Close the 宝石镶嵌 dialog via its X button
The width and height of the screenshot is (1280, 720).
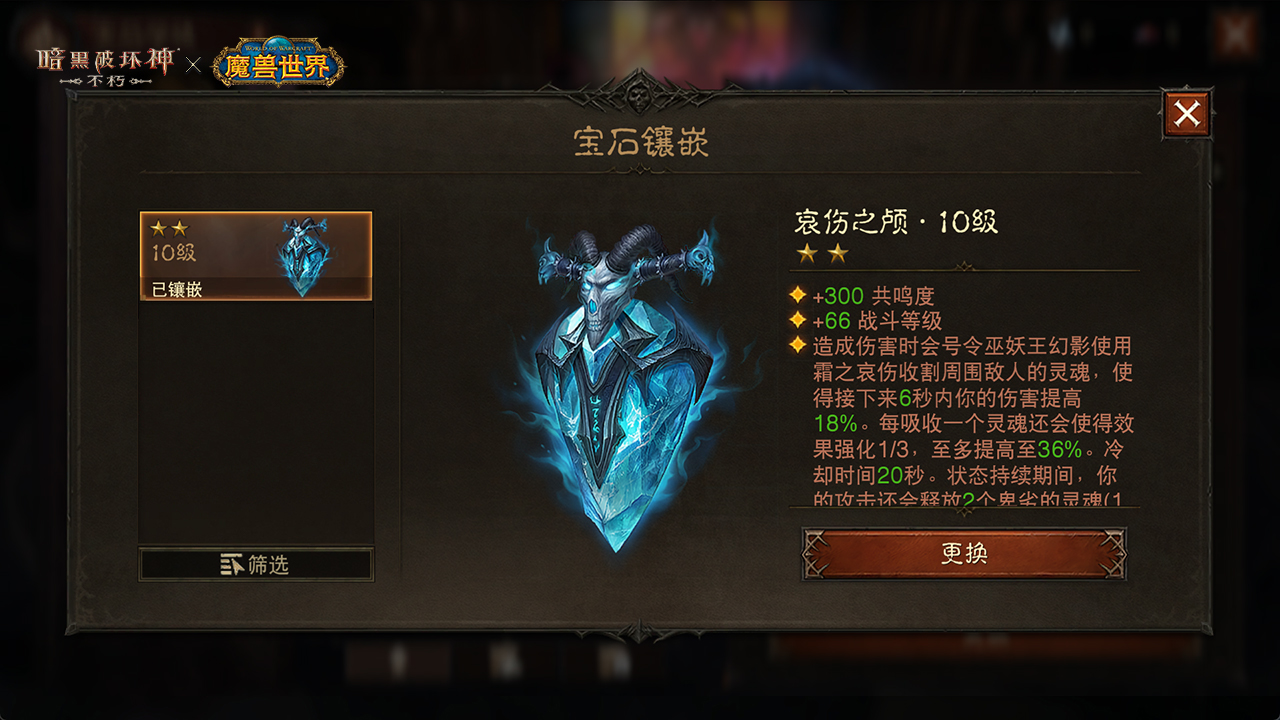coord(1186,113)
